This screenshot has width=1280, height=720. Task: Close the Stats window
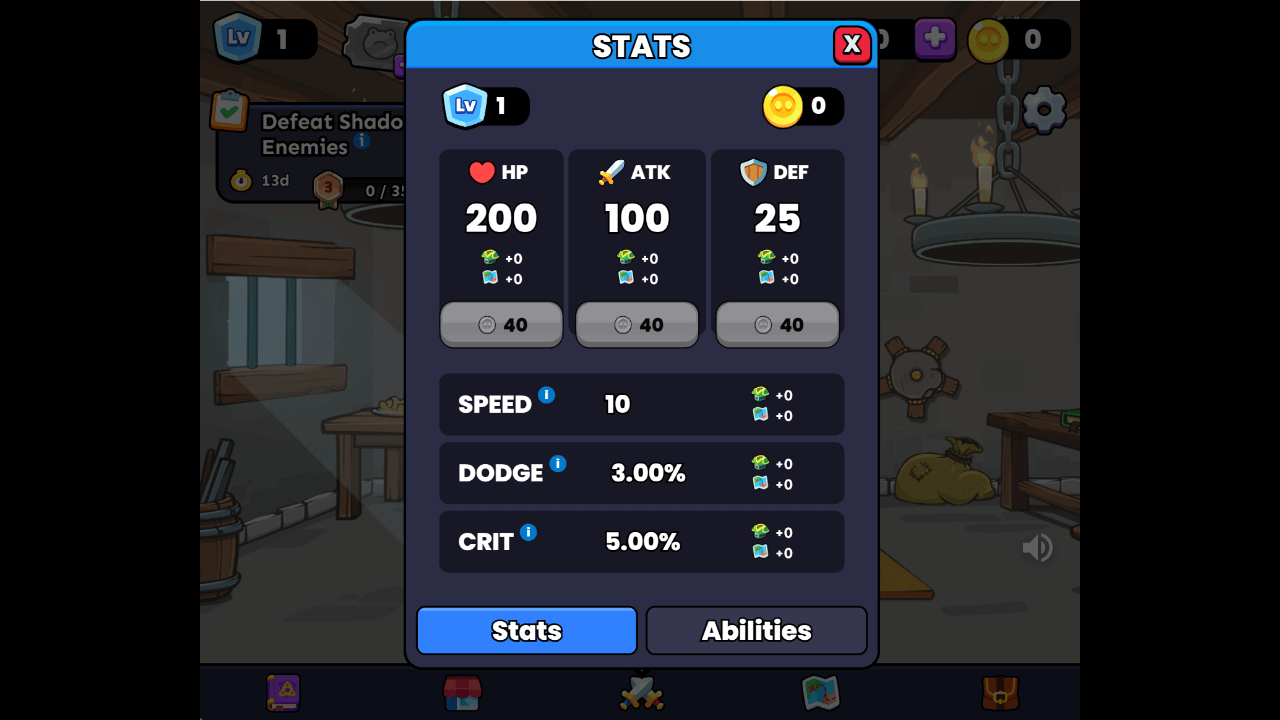(852, 44)
